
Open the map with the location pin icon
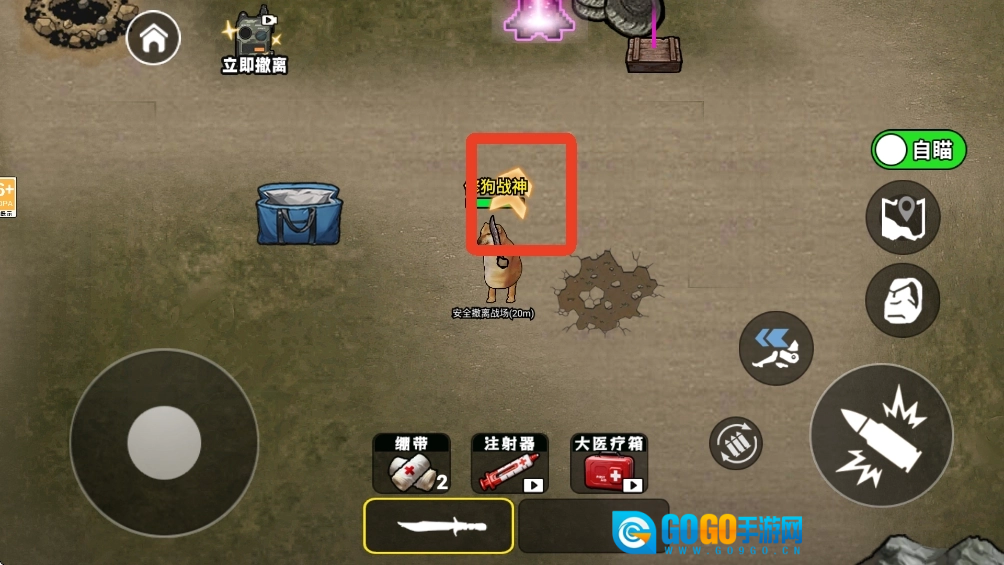pyautogui.click(x=903, y=217)
